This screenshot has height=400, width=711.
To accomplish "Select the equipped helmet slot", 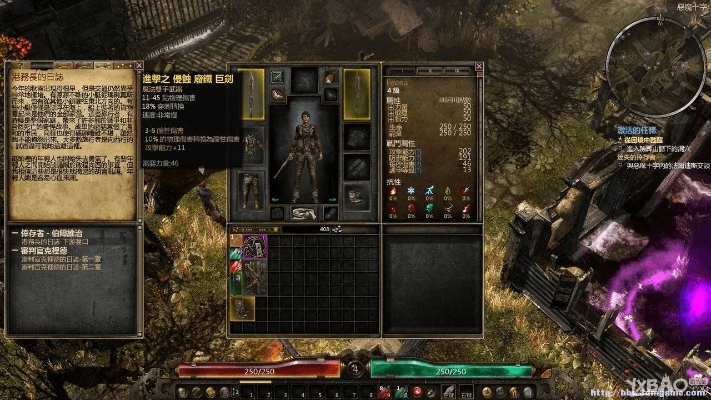I will [305, 80].
